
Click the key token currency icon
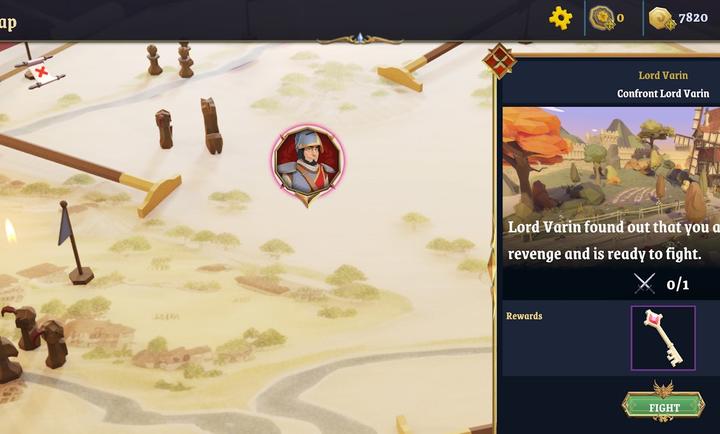coord(601,17)
